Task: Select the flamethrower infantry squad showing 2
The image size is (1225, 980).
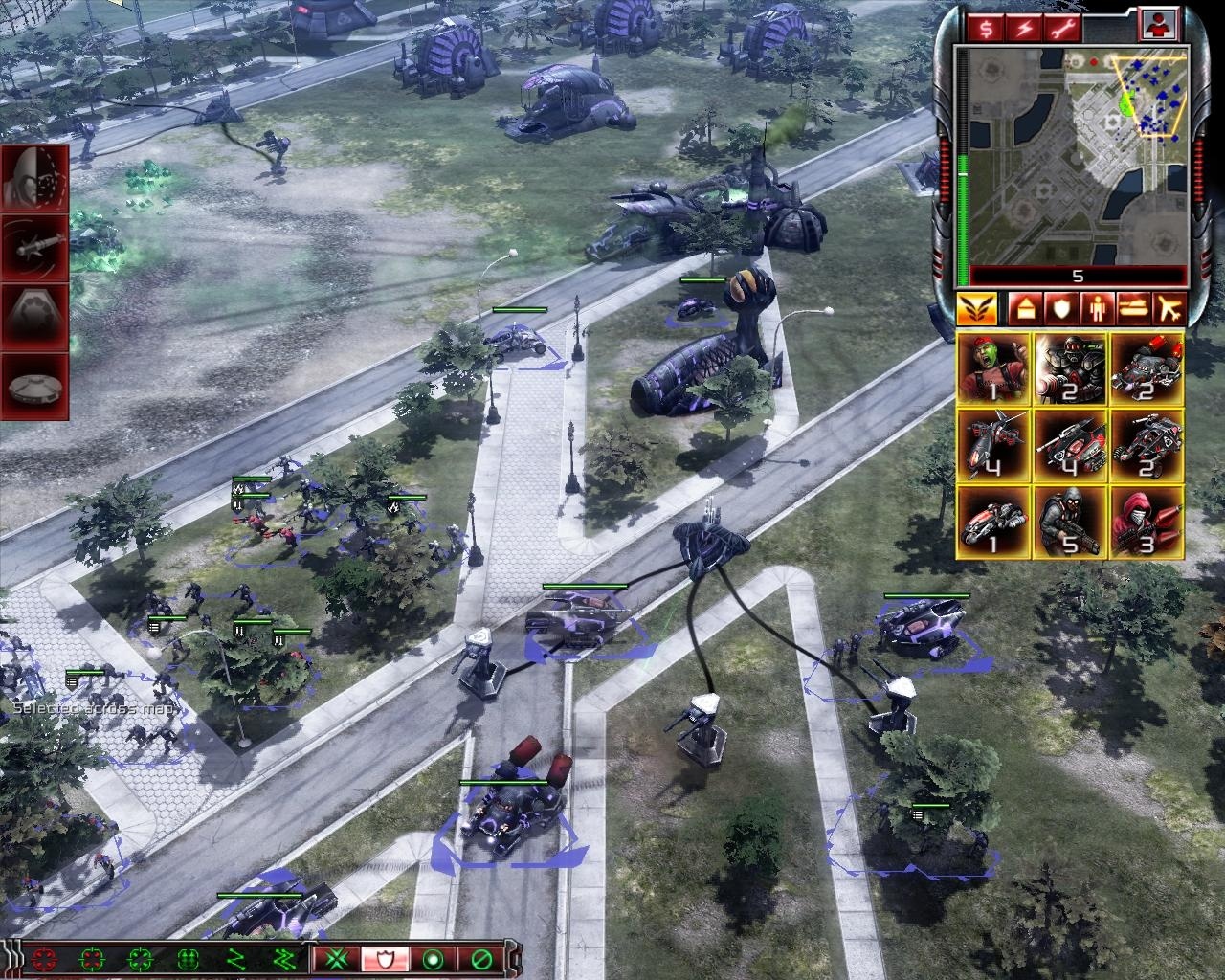Action: coord(1070,370)
